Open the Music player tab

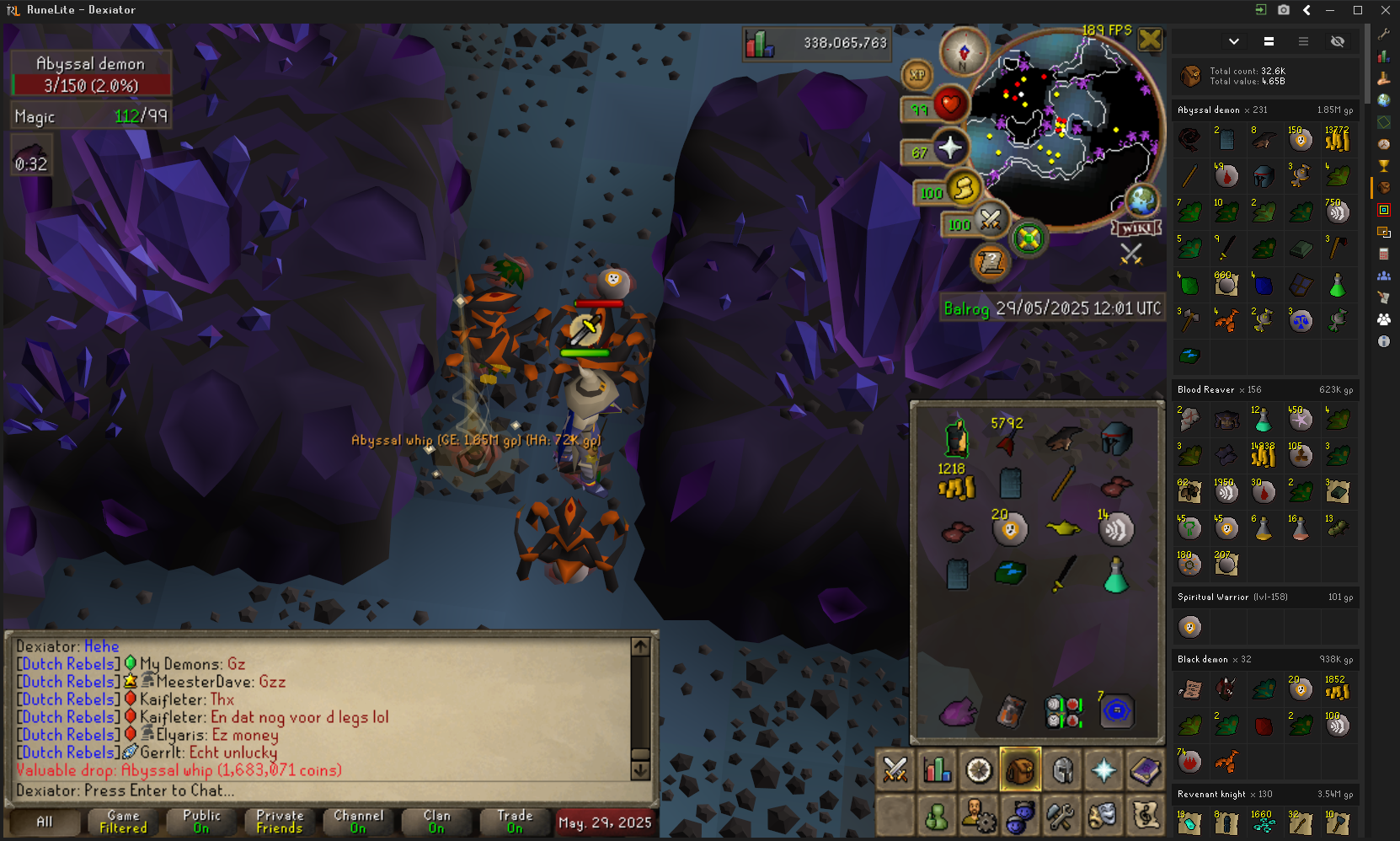[1145, 815]
